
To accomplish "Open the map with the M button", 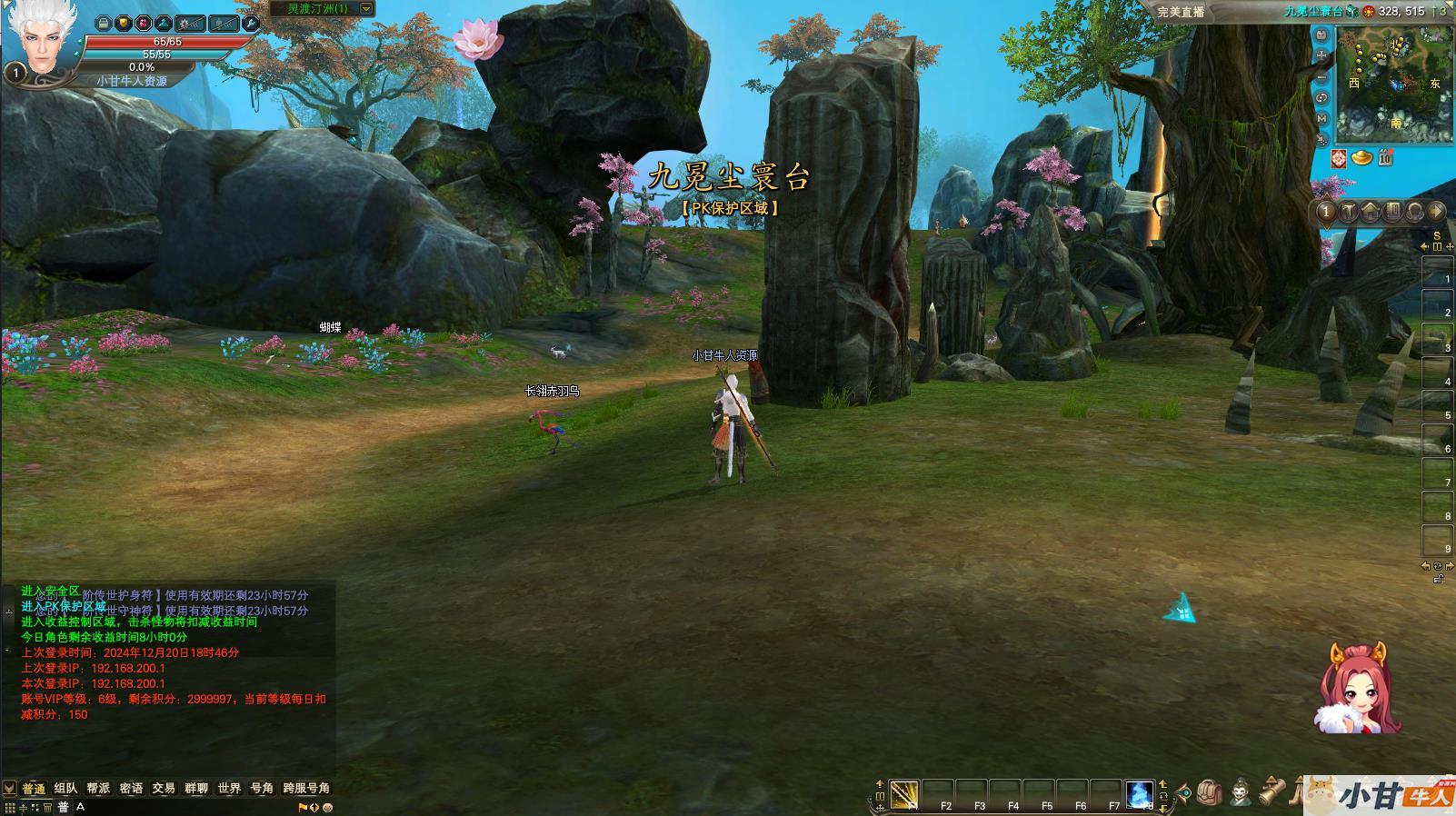I will (1321, 118).
